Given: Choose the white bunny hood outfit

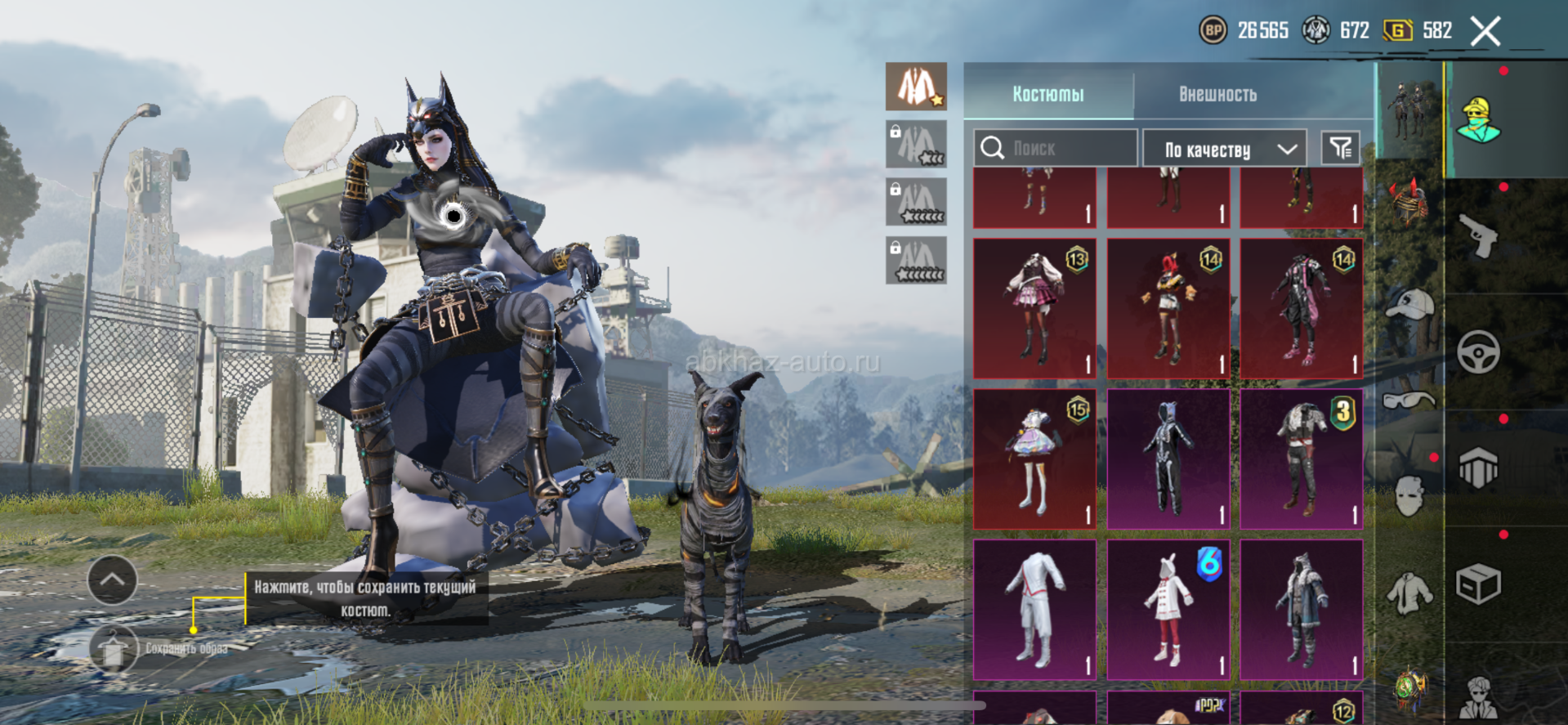Looking at the screenshot, I should click(1168, 609).
